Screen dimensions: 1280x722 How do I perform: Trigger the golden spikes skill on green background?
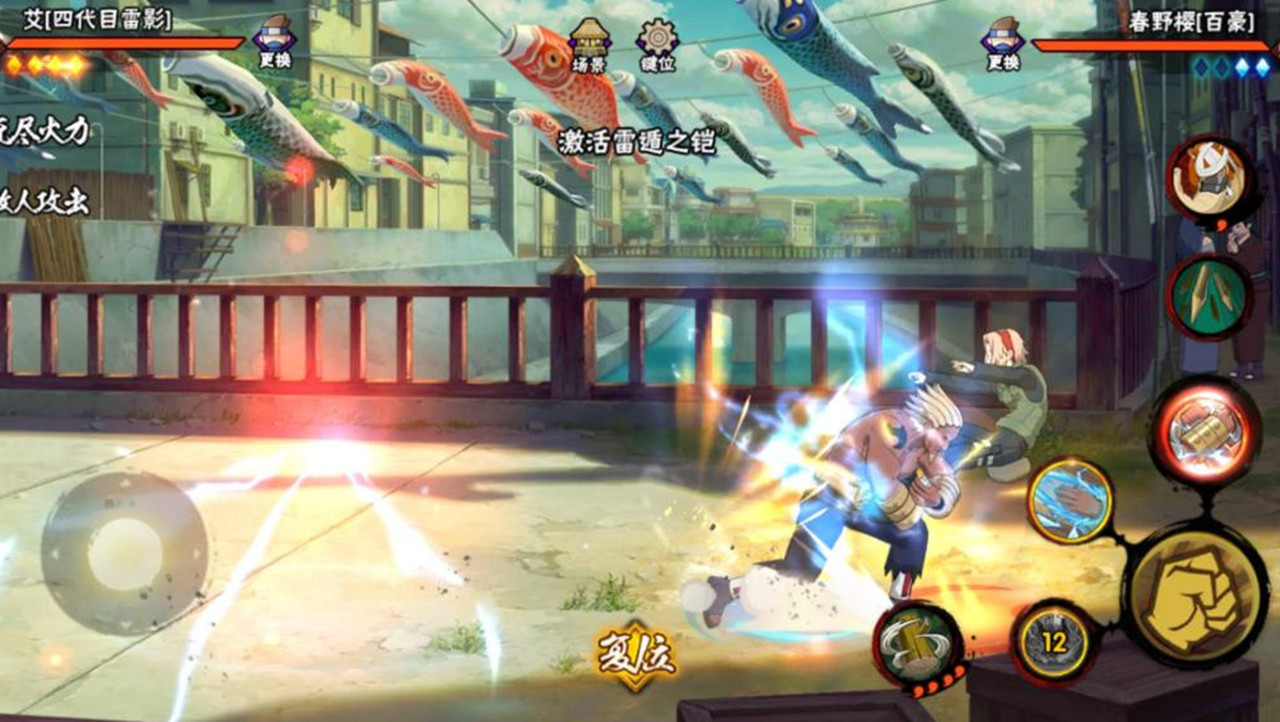point(1209,295)
